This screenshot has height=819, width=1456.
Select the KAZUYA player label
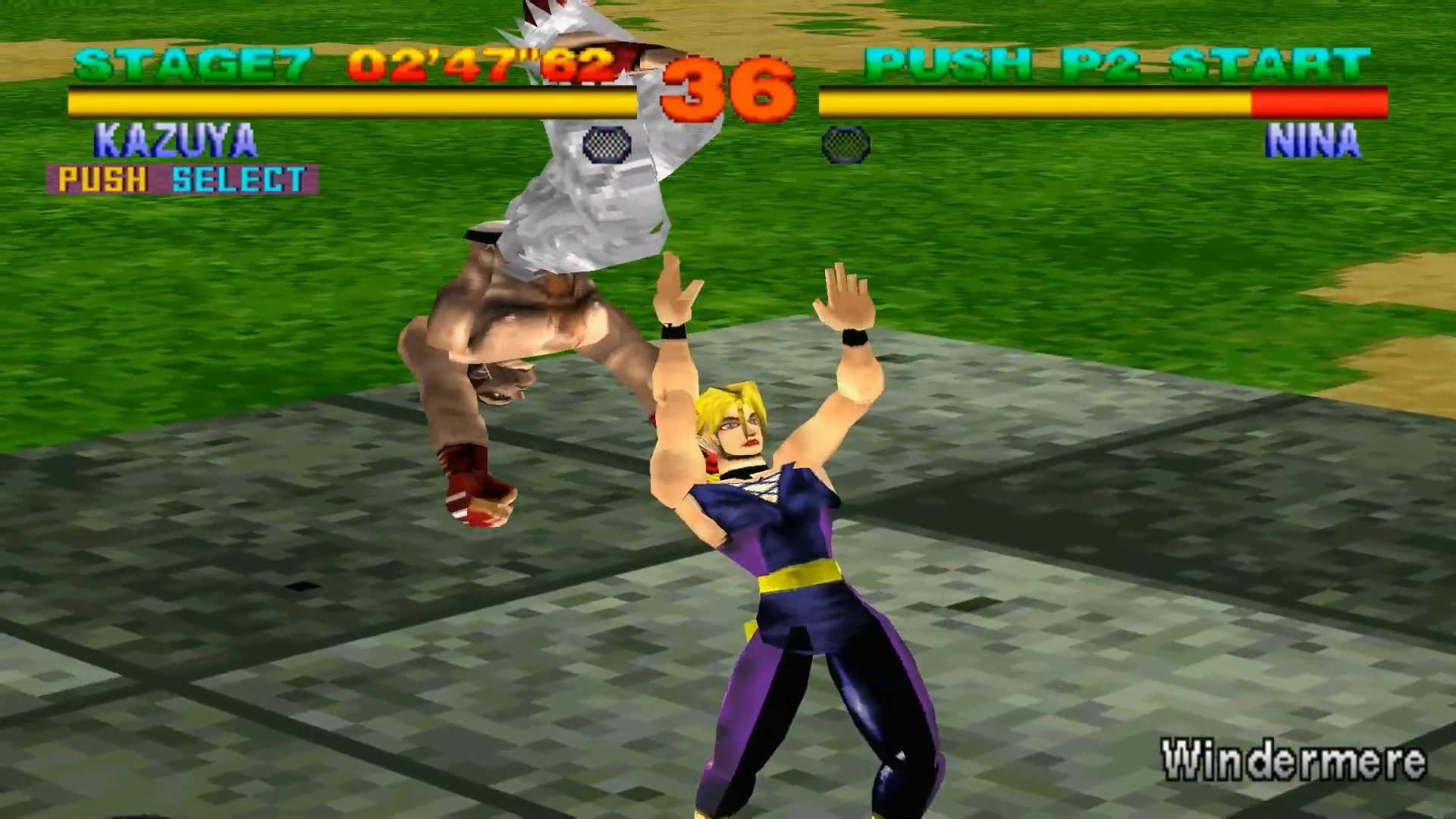click(x=174, y=139)
